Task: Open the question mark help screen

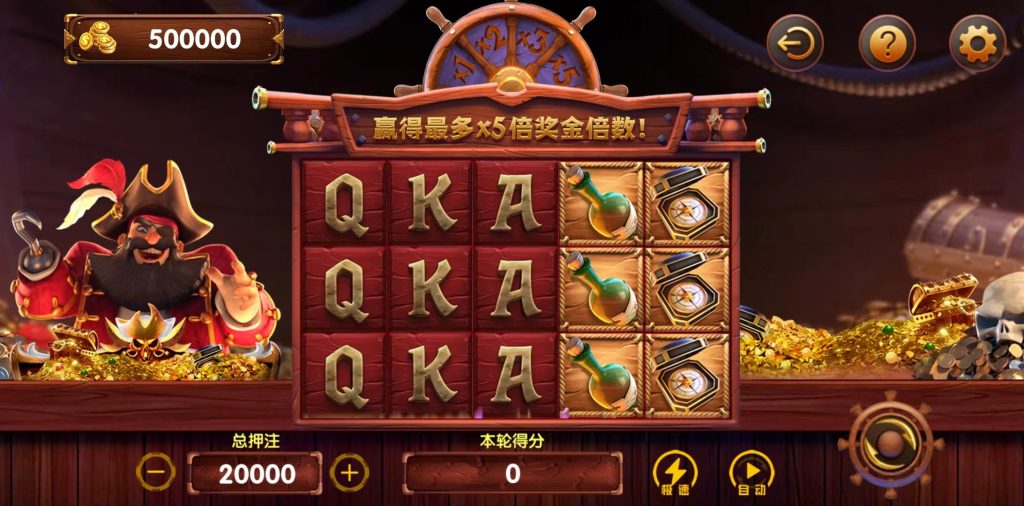Action: click(887, 43)
